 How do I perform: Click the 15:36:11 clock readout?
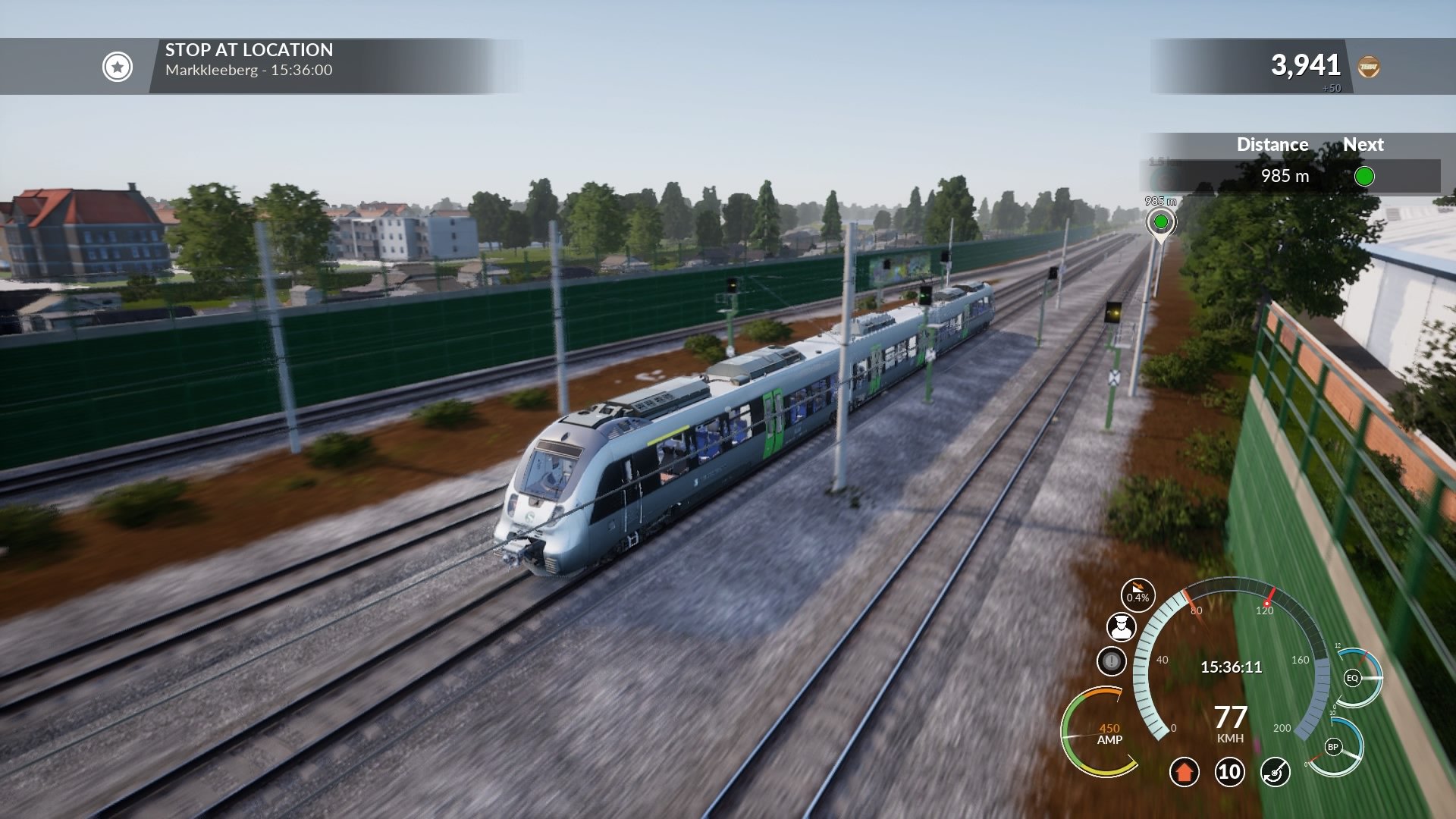tap(1230, 666)
